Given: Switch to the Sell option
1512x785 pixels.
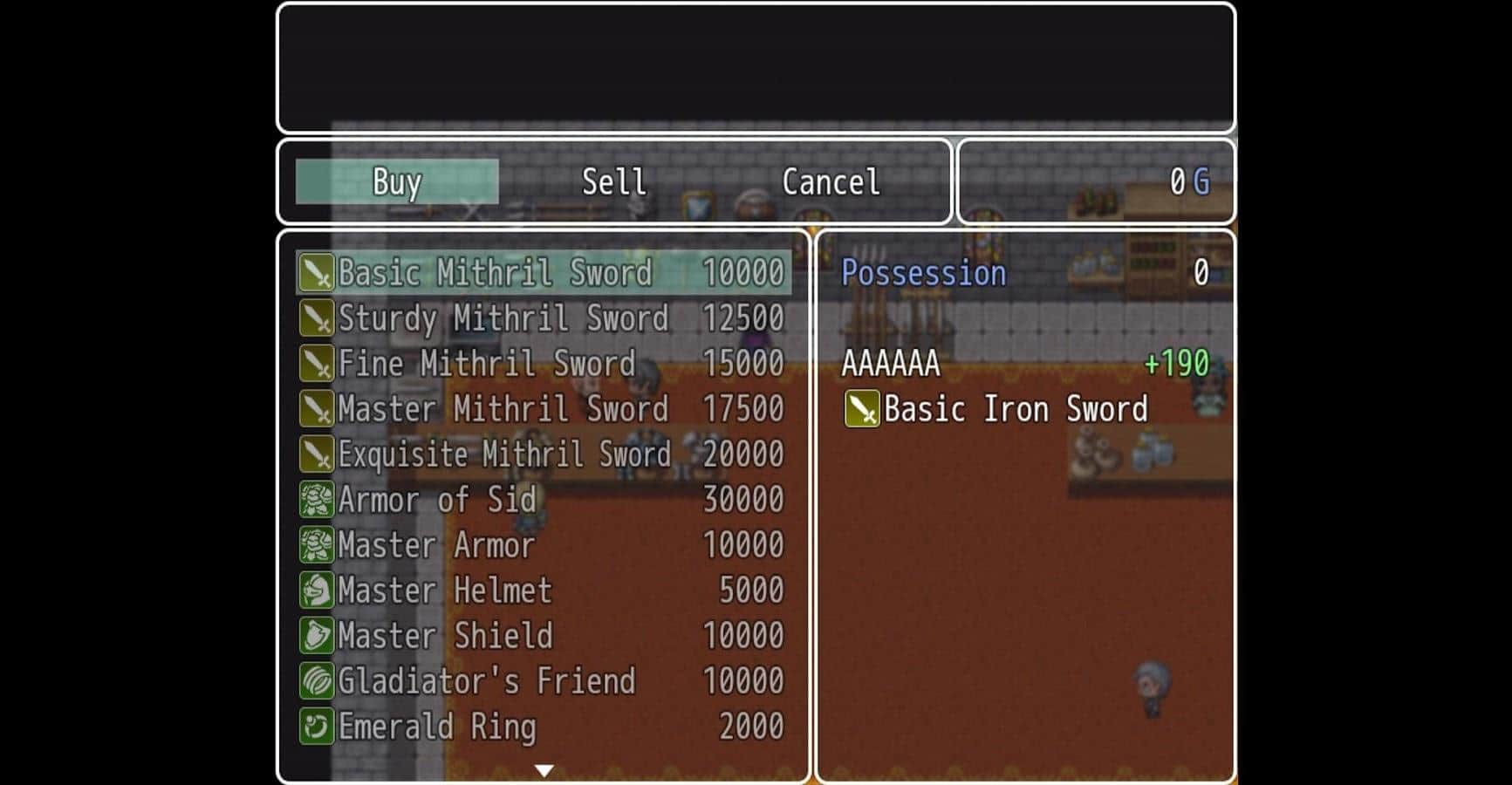Looking at the screenshot, I should pos(613,182).
